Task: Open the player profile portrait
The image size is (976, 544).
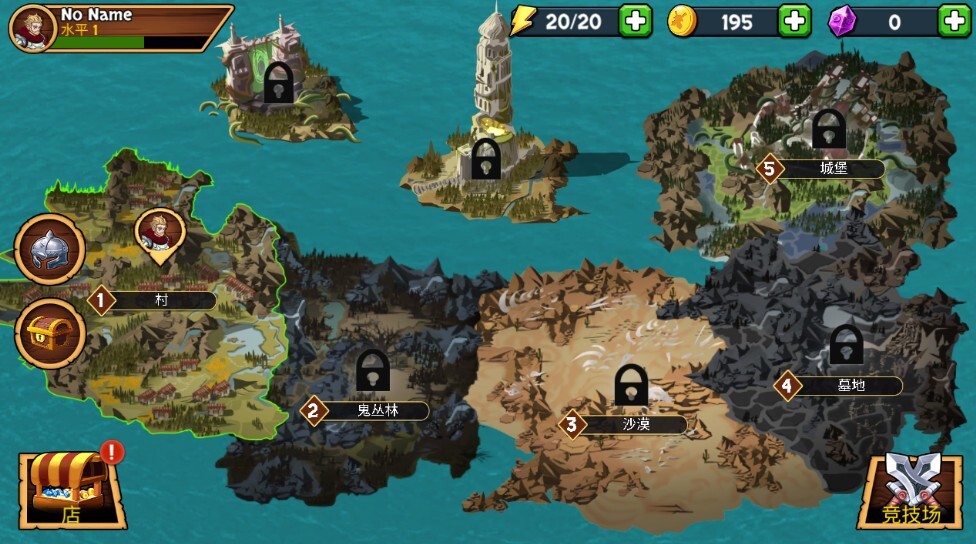Action: coord(32,27)
